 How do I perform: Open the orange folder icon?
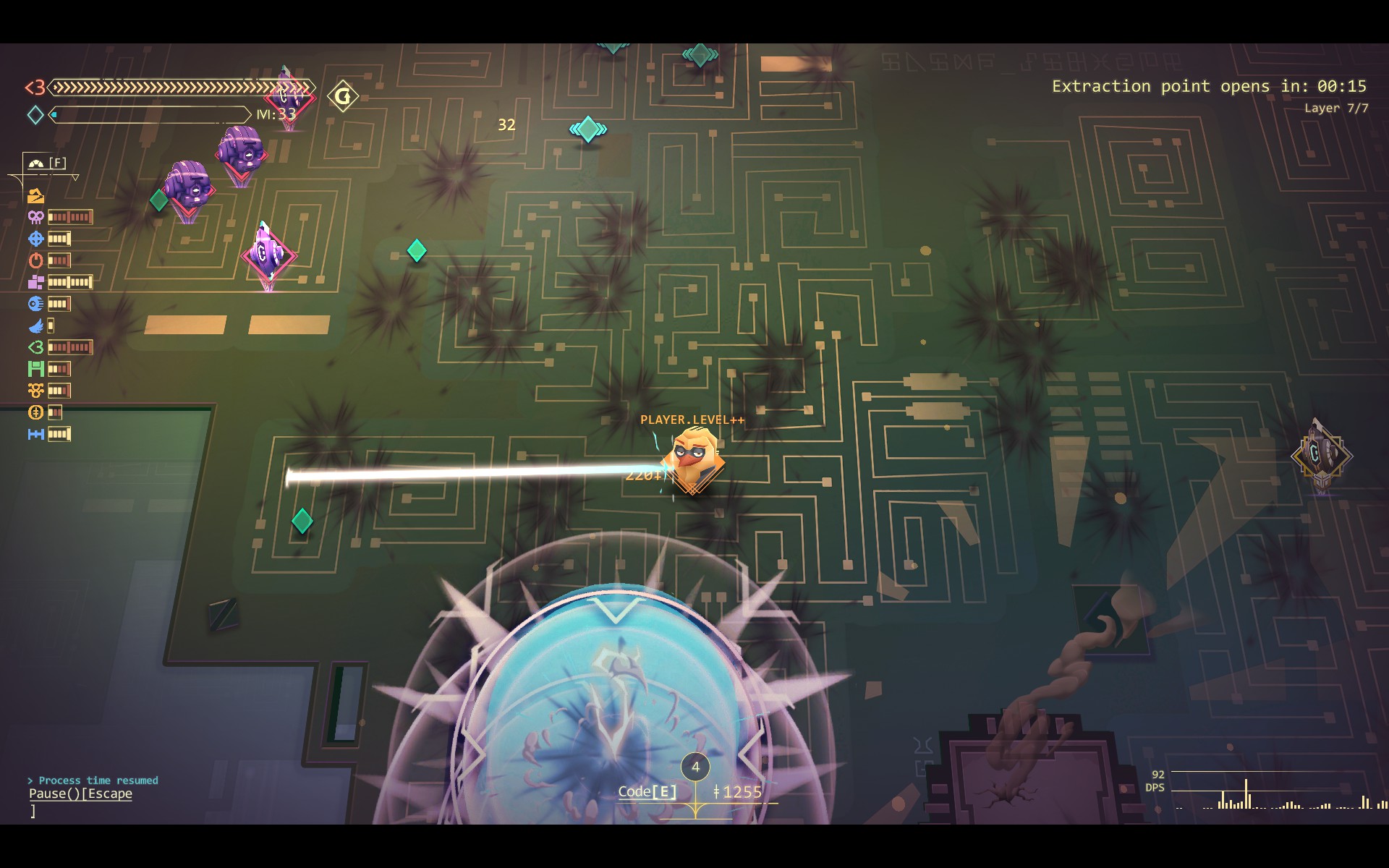click(x=35, y=196)
